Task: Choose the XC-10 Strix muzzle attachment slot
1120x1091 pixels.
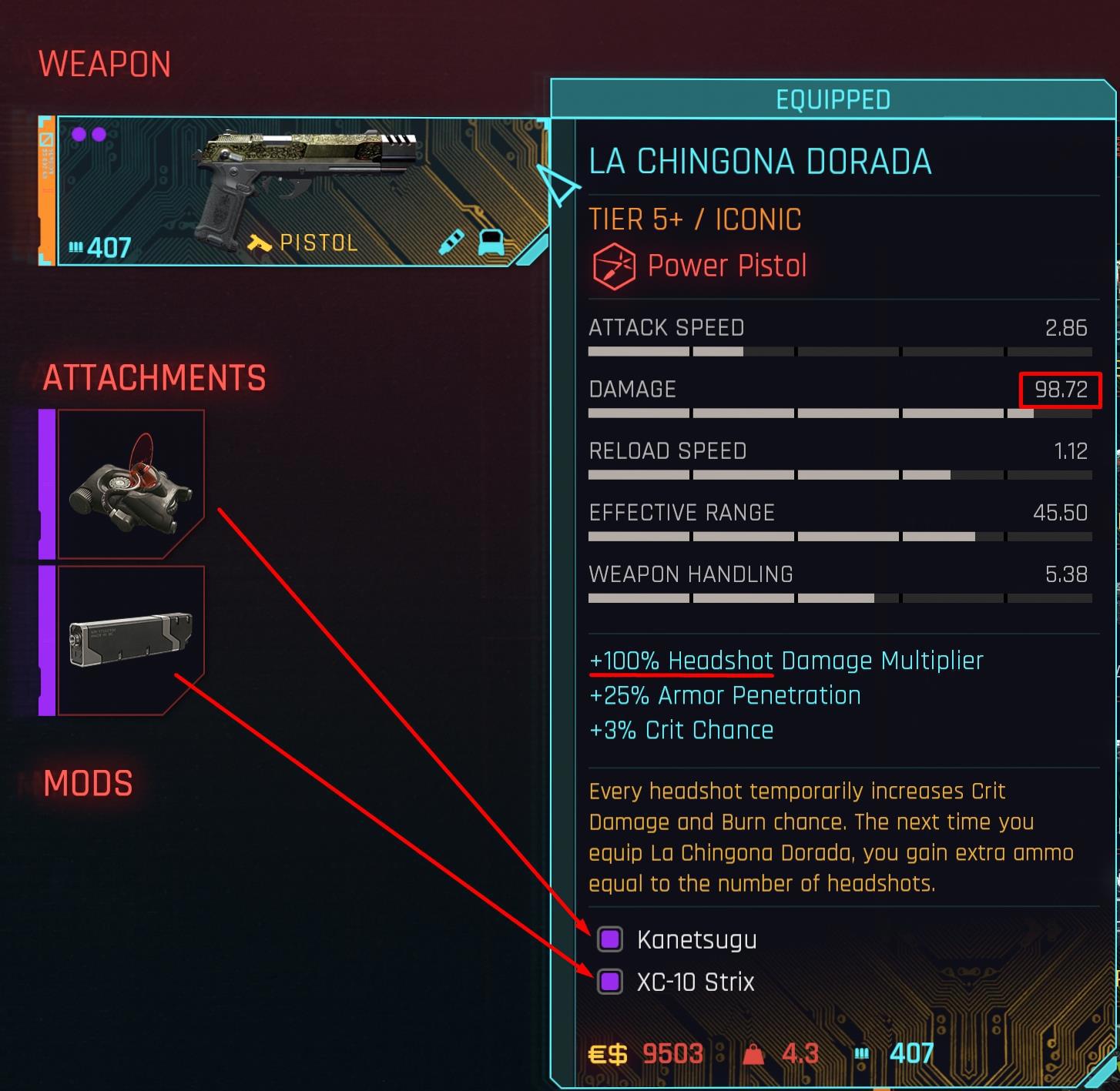Action: tap(131, 641)
